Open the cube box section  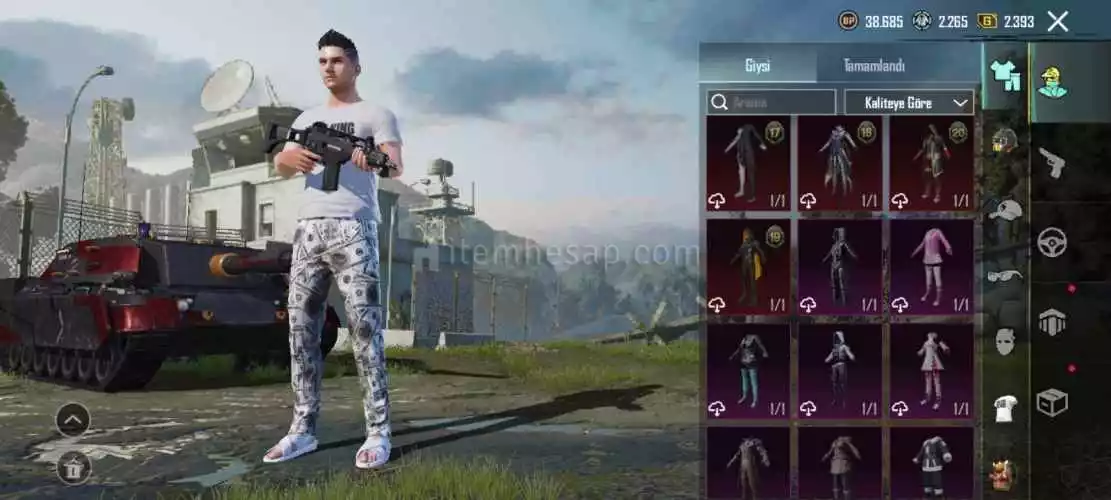click(x=1051, y=402)
